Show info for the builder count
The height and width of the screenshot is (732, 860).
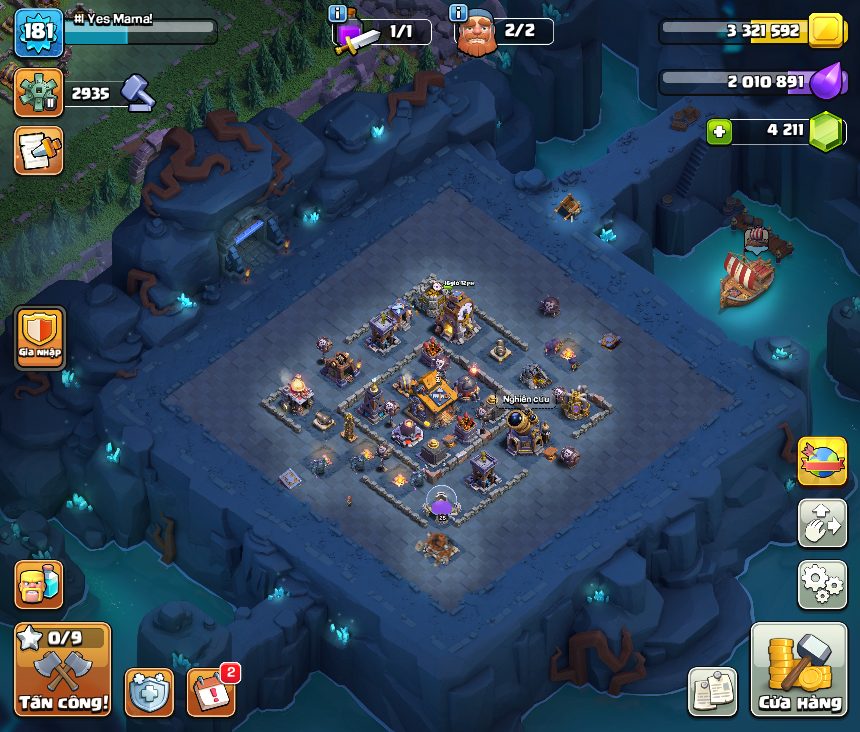point(459,13)
